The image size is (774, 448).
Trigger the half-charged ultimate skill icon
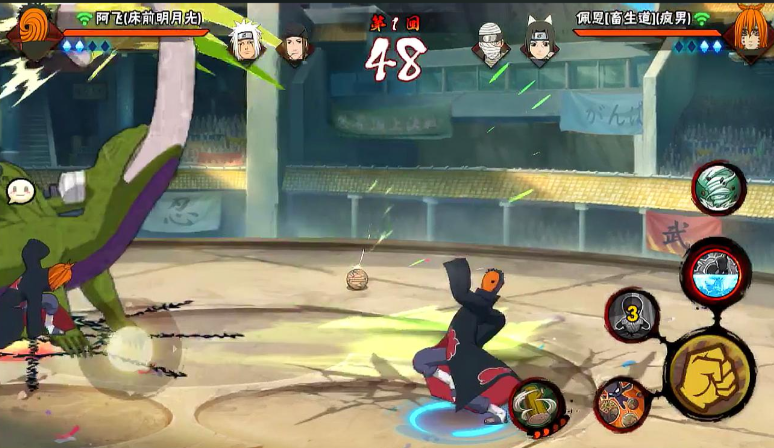715,270
